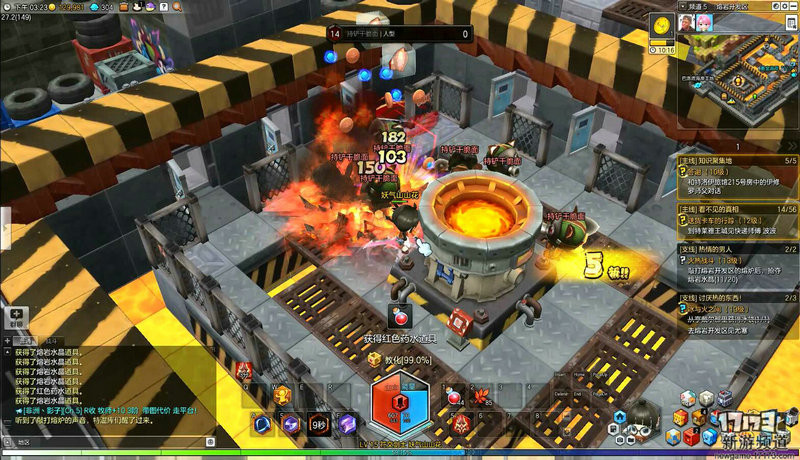800x460 pixels.
Task: Click the pink-haired character portrait
Action: point(704,22)
